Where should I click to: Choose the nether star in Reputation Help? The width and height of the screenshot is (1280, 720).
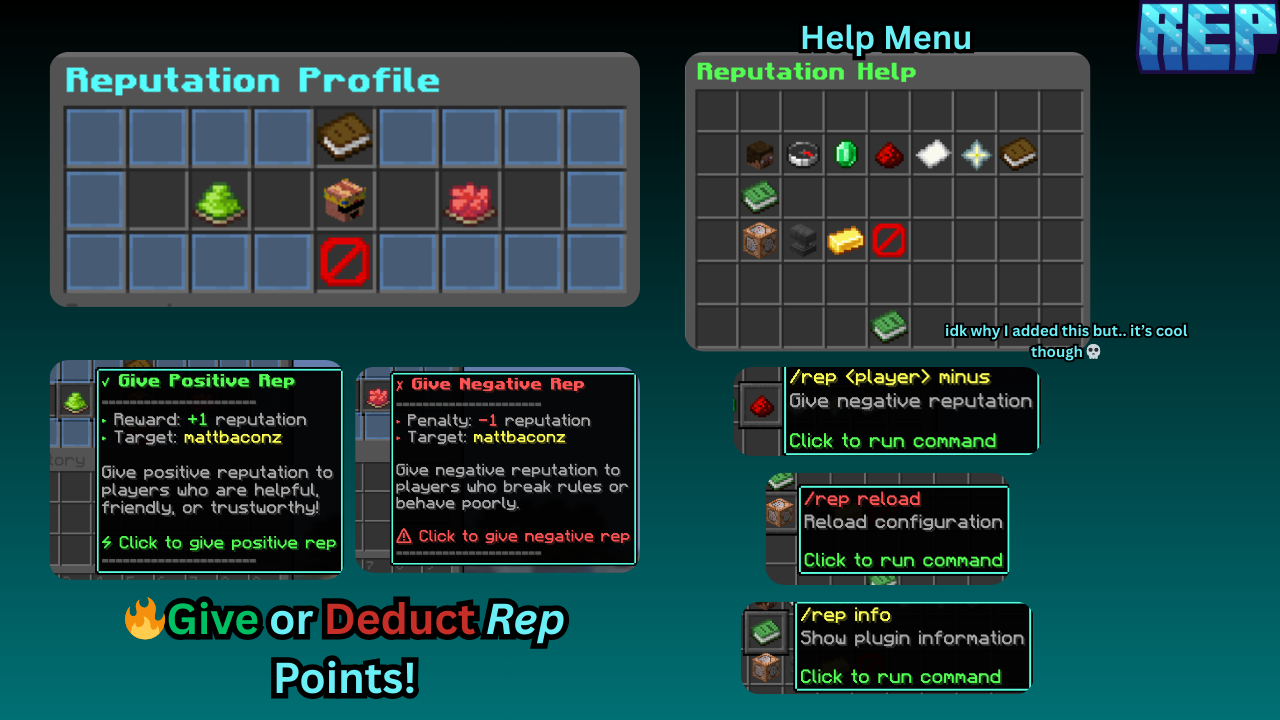(x=975, y=155)
